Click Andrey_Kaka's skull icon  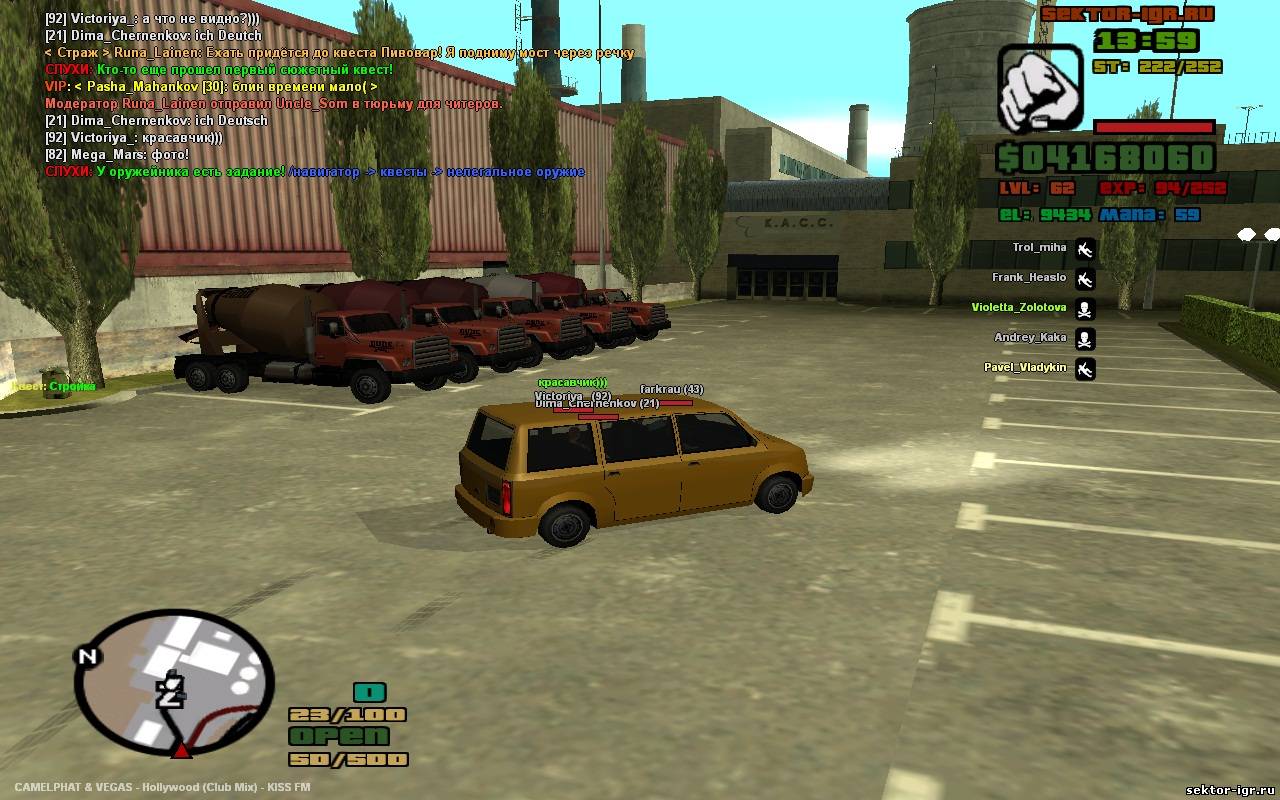[x=1085, y=339]
